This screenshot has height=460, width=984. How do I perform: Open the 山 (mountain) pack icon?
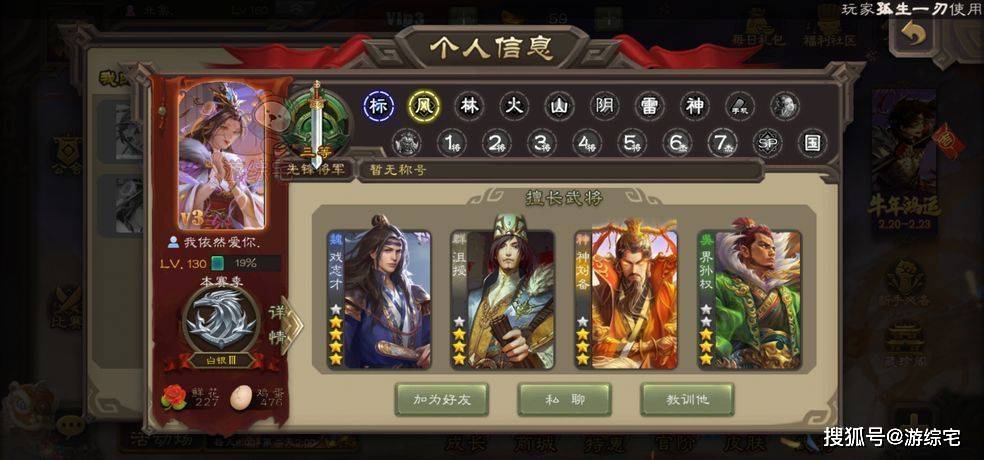pos(559,106)
